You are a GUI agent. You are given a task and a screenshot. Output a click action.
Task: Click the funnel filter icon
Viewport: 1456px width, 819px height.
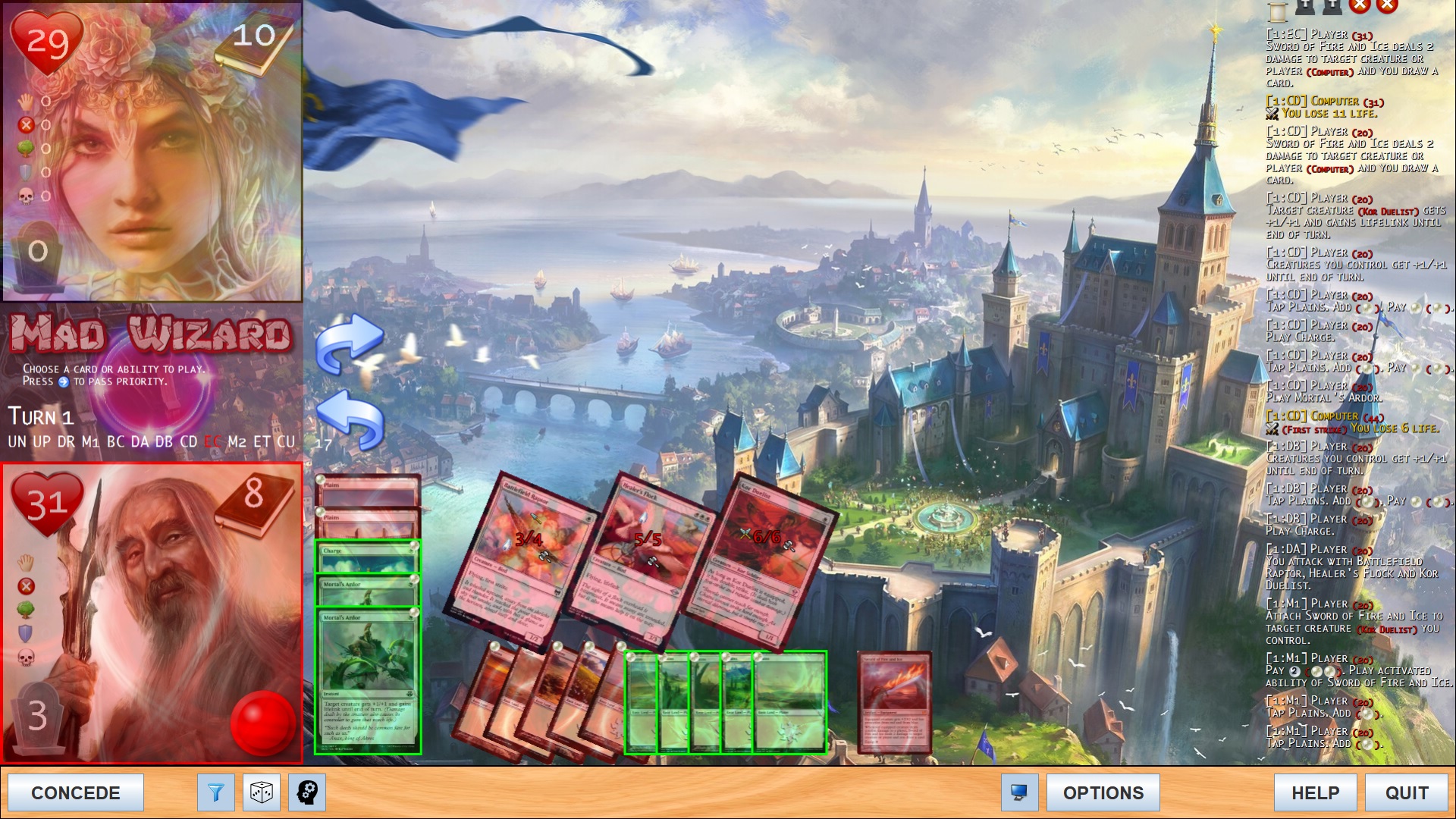(x=215, y=792)
